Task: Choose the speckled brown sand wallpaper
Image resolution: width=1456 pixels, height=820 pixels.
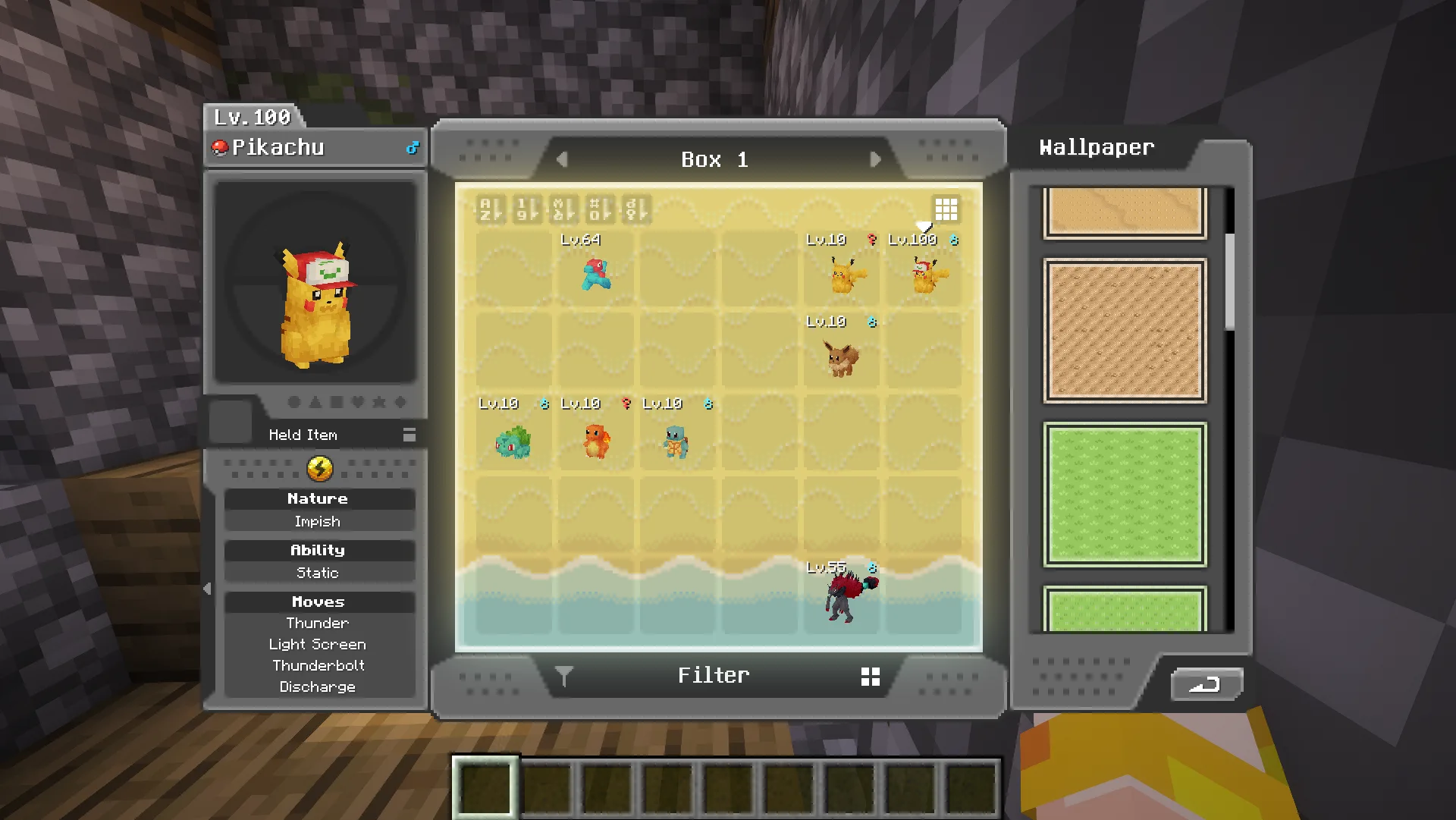Action: point(1125,331)
